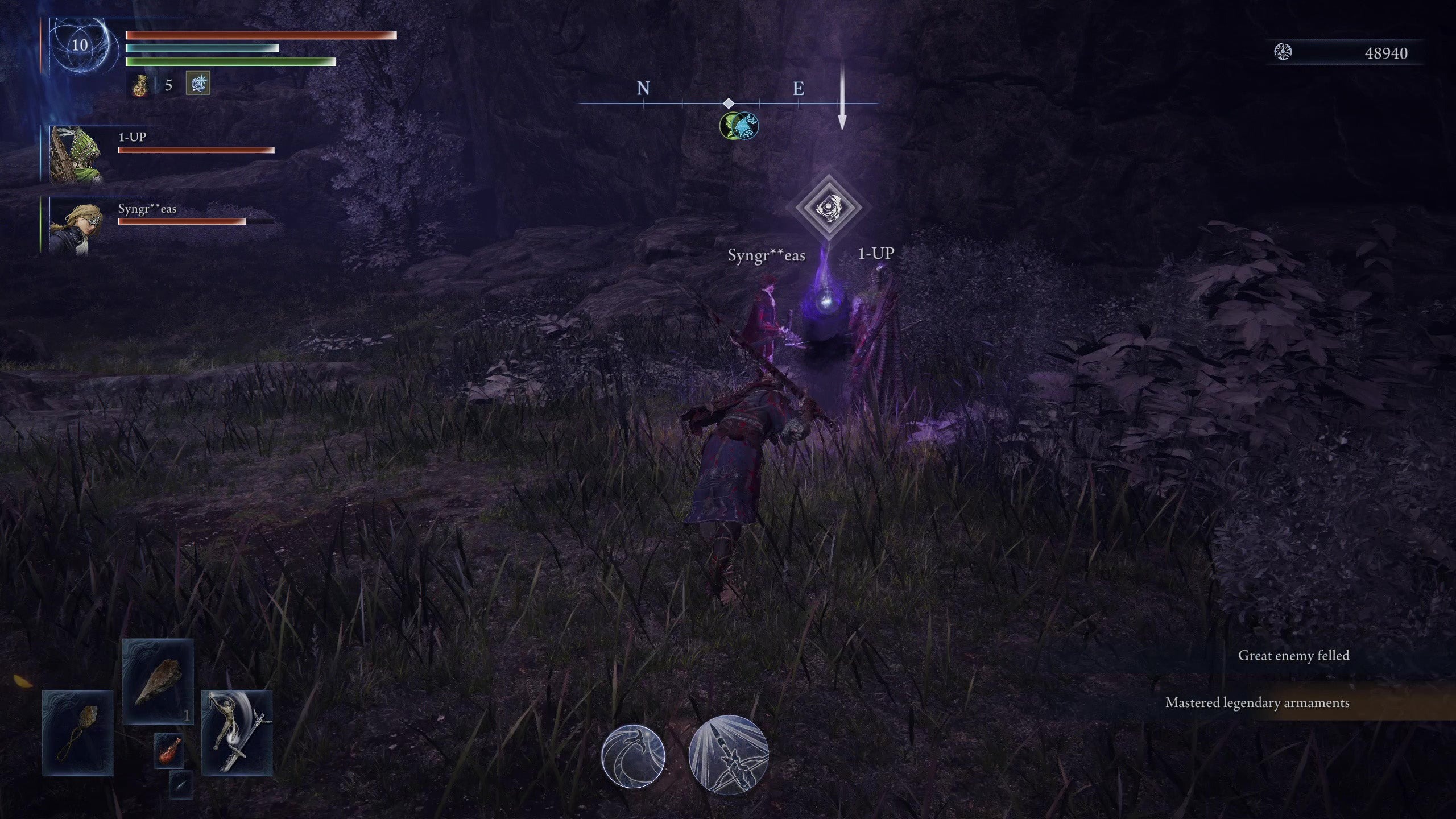Click the small slot with a thin blade
Screen dimensions: 1456x819
[x=181, y=785]
